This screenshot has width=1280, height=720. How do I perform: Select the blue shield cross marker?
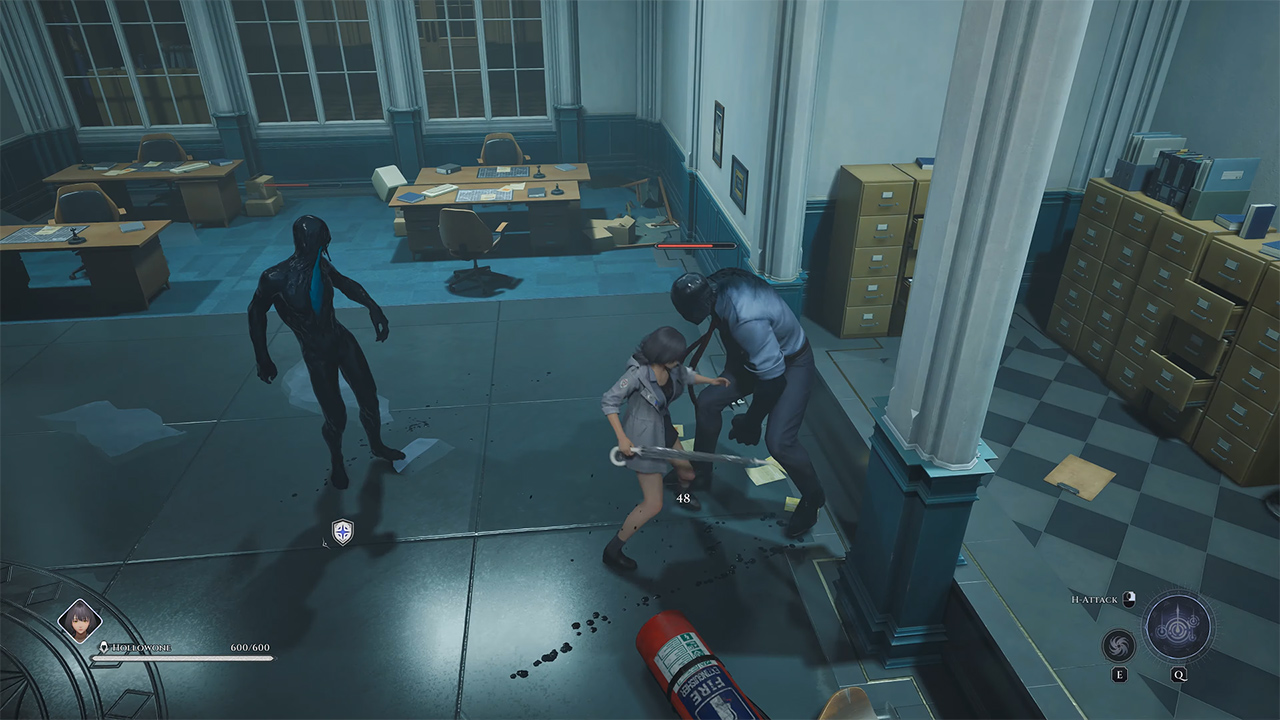pos(342,532)
